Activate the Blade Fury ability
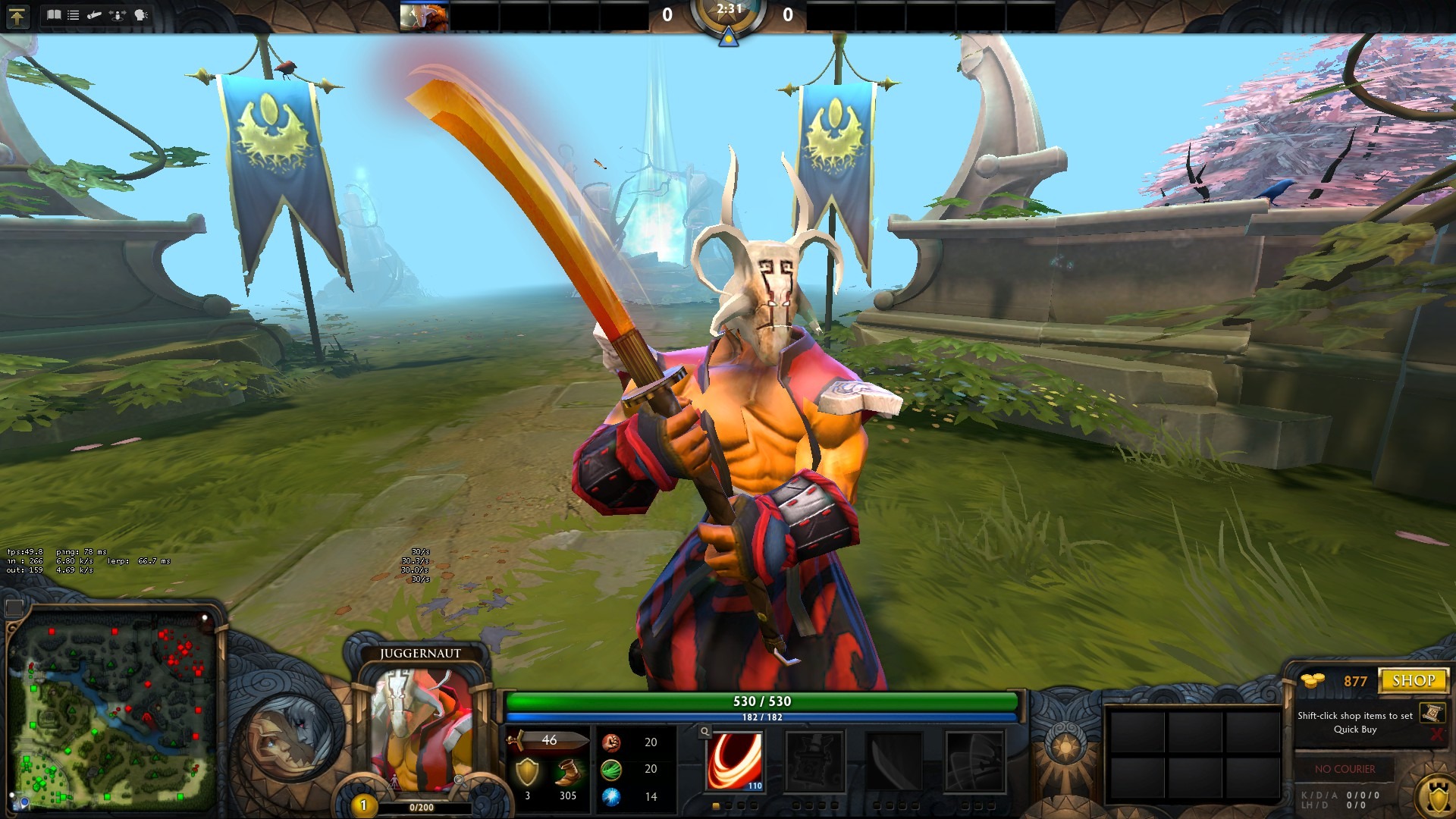This screenshot has height=819, width=1456. (x=735, y=761)
